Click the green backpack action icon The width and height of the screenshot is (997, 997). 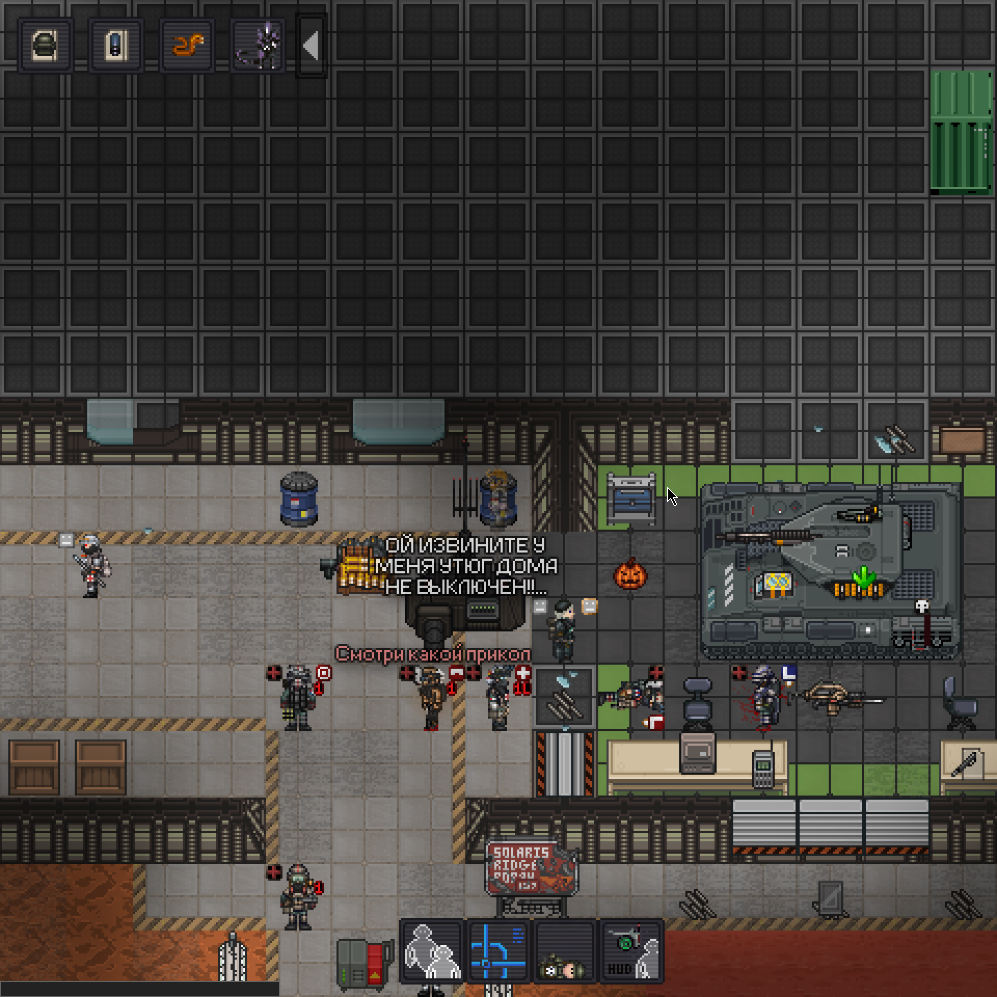pos(46,45)
